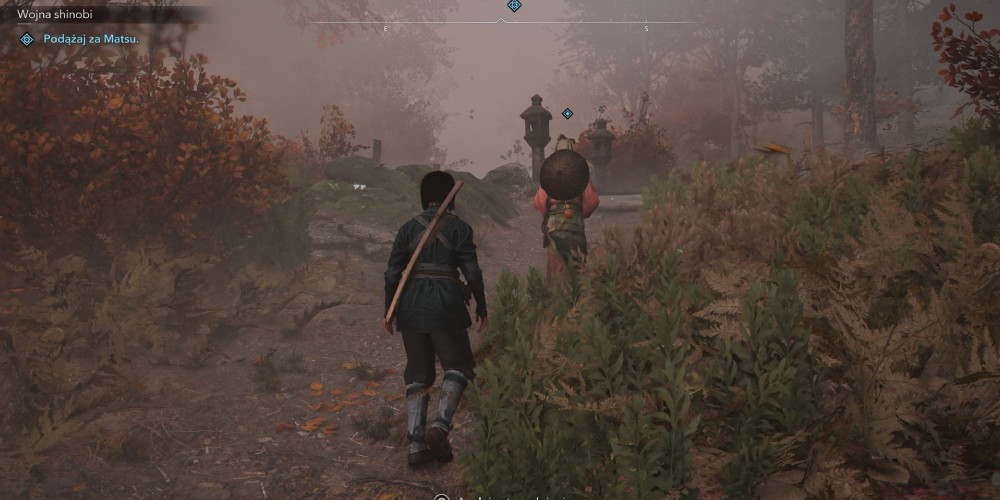
Task: Click the quest marker on the compass bar
Action: coord(514,6)
